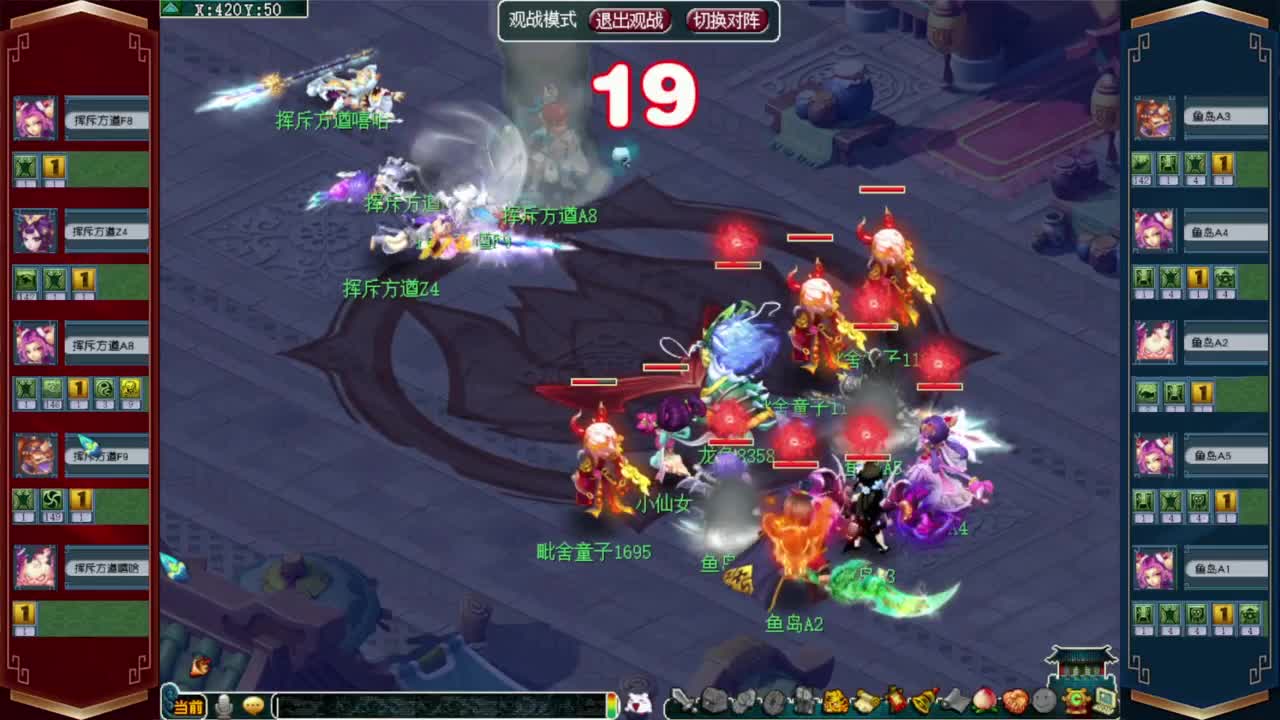Click the peach item icon in the toolbar
This screenshot has width=1280, height=720.
click(x=983, y=702)
